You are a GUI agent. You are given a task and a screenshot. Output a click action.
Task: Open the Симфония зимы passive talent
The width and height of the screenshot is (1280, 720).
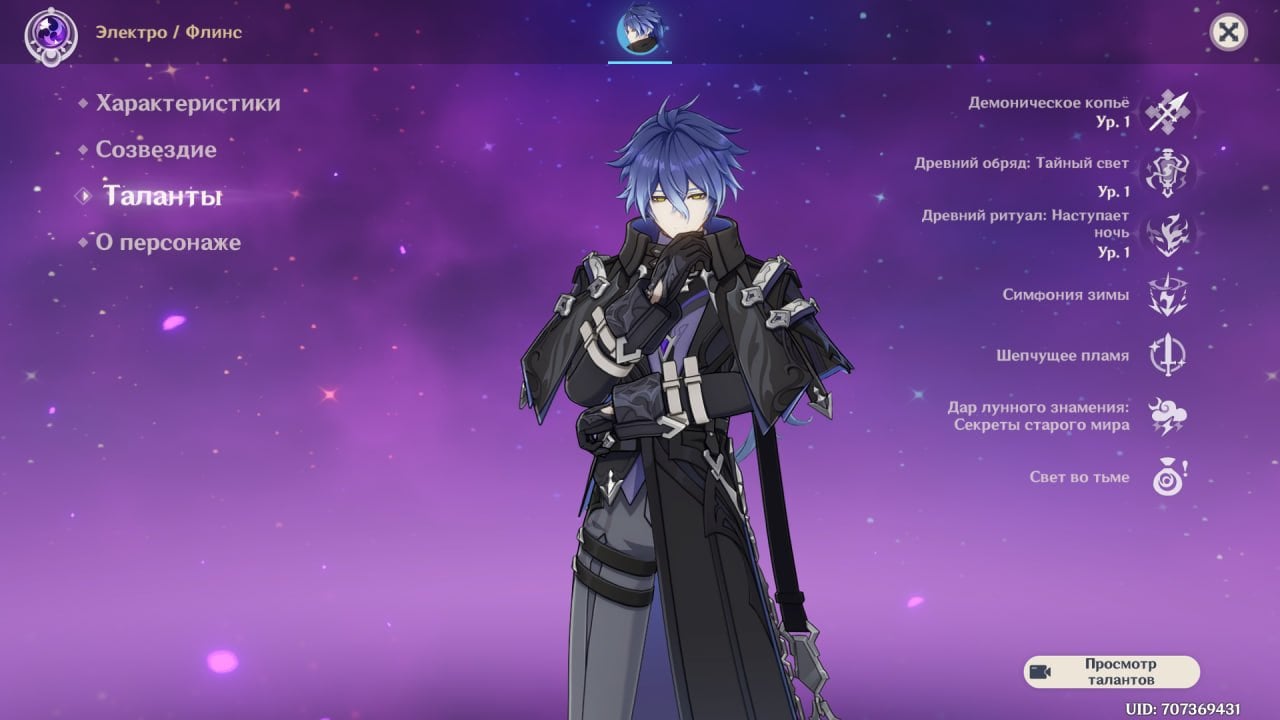1166,295
